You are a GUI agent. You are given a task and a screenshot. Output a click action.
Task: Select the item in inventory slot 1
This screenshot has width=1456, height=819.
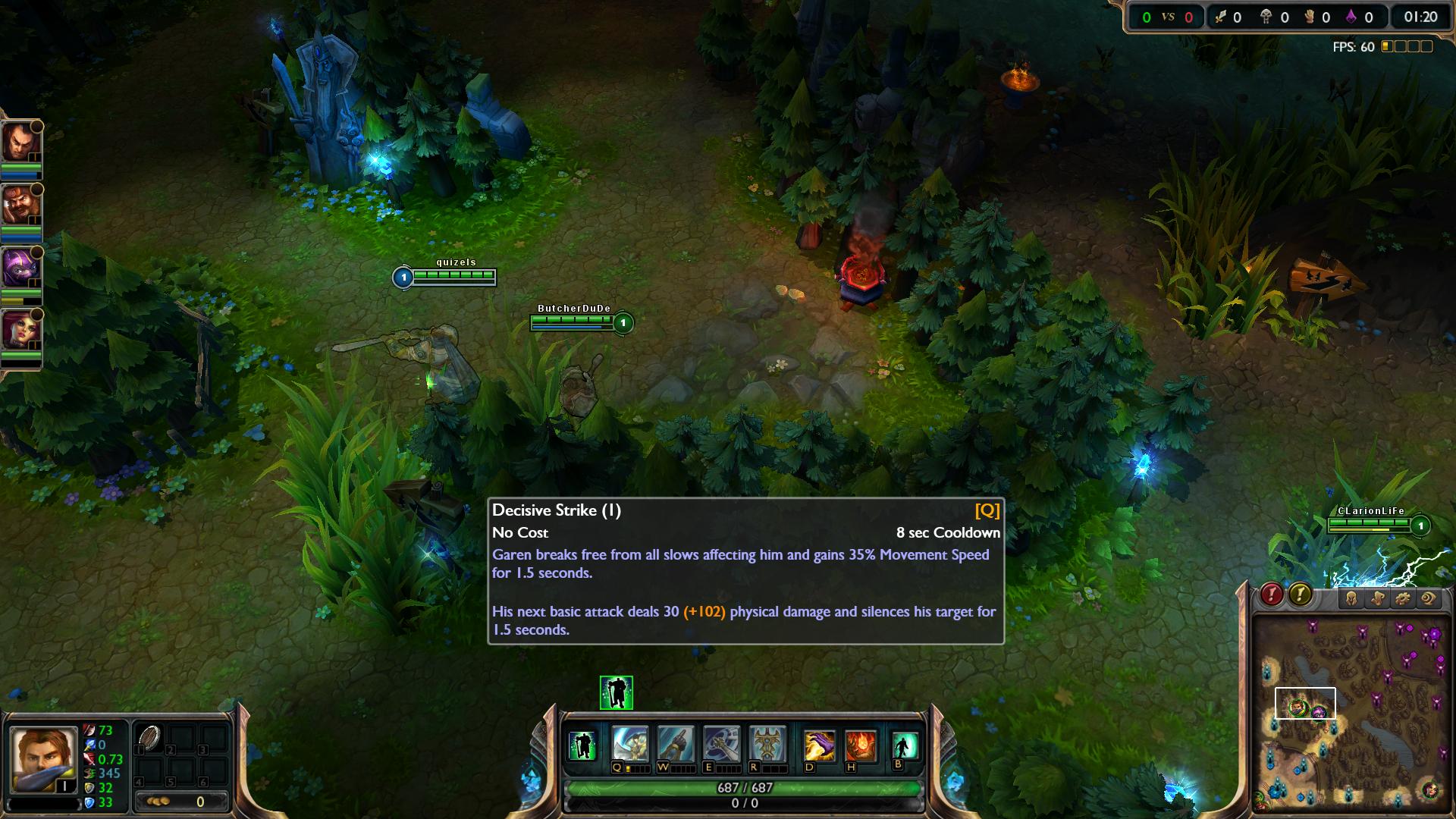[149, 738]
